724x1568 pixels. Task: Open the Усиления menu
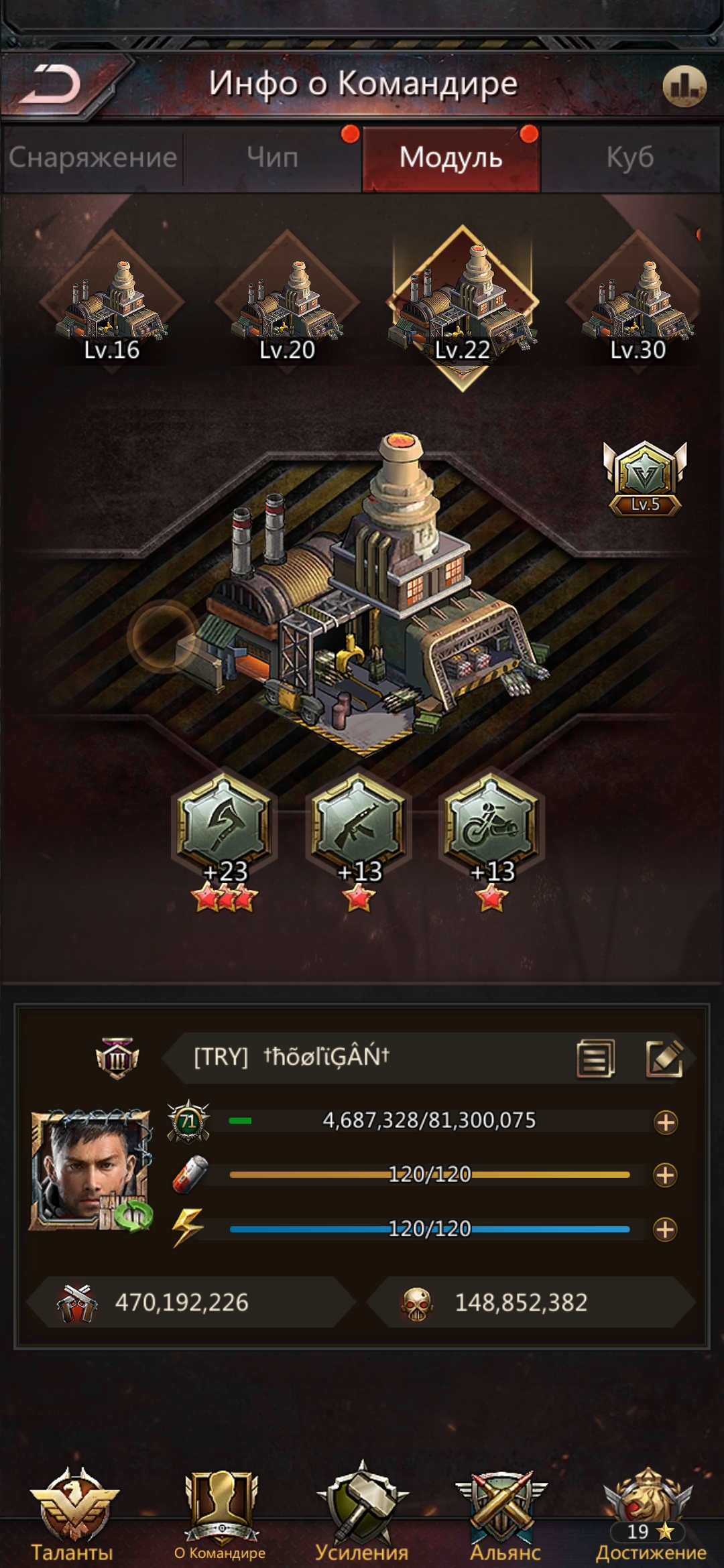tap(362, 1514)
